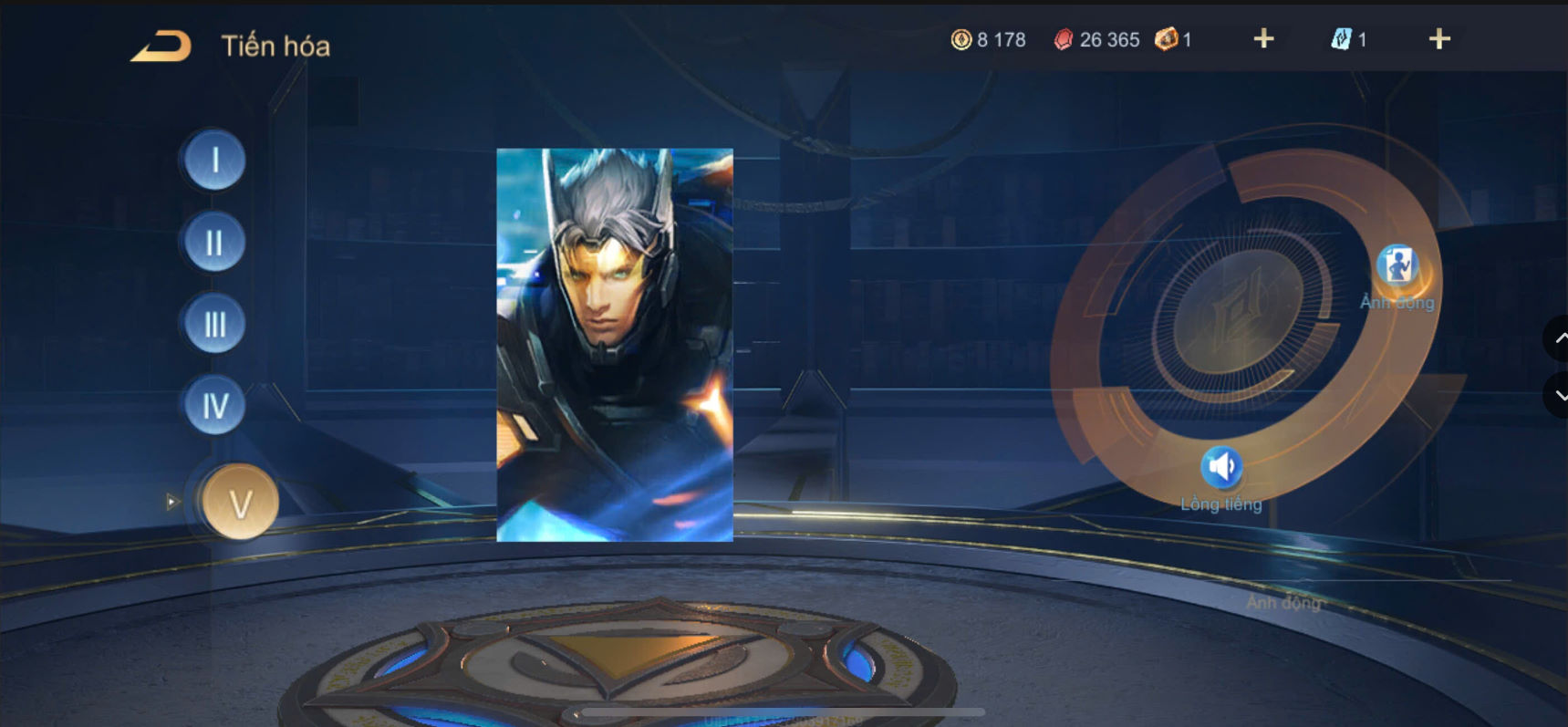Click the red gem currency icon
1568x727 pixels.
1062,39
